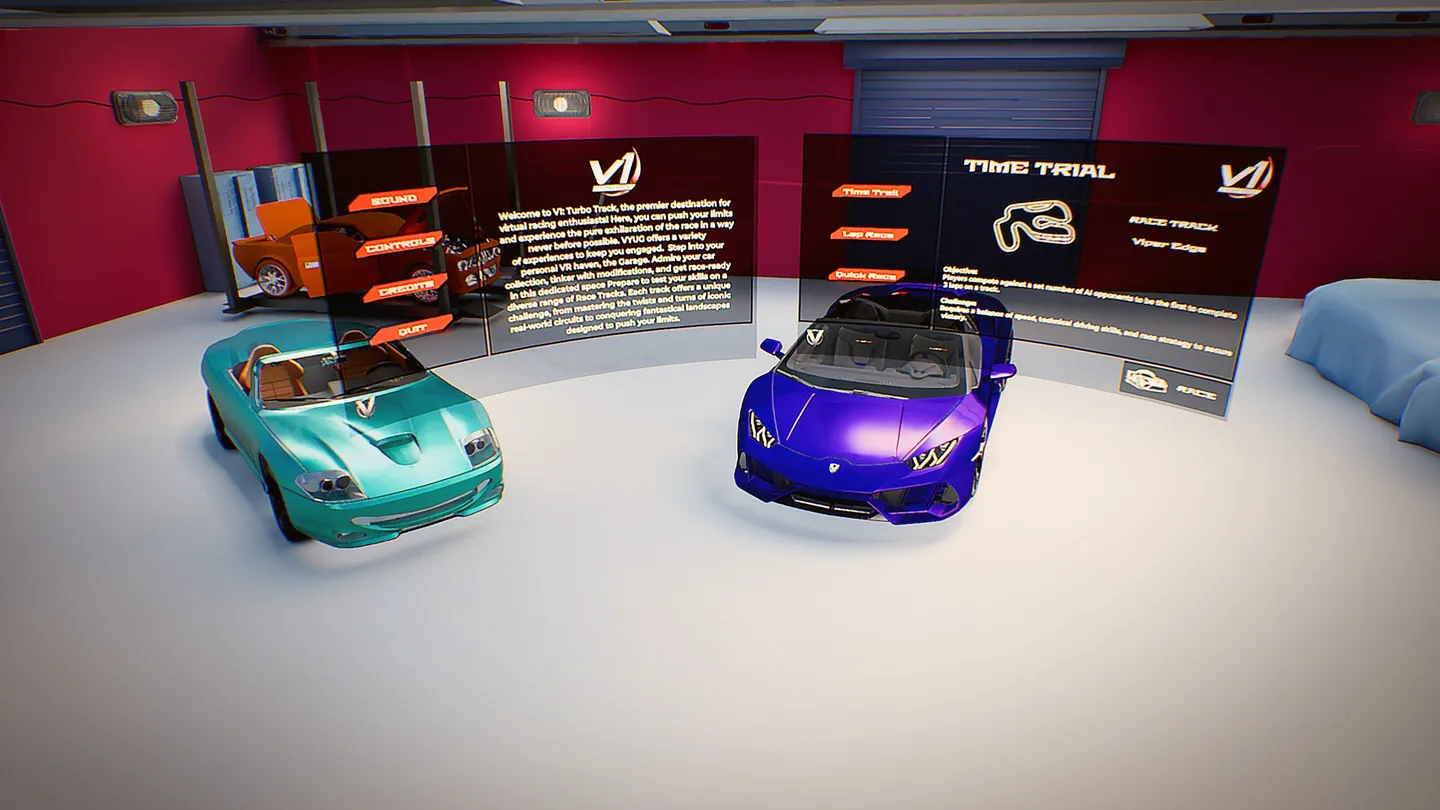The width and height of the screenshot is (1440, 810).
Task: Click the Viper Edge track map thumbnail
Action: pos(1034,225)
